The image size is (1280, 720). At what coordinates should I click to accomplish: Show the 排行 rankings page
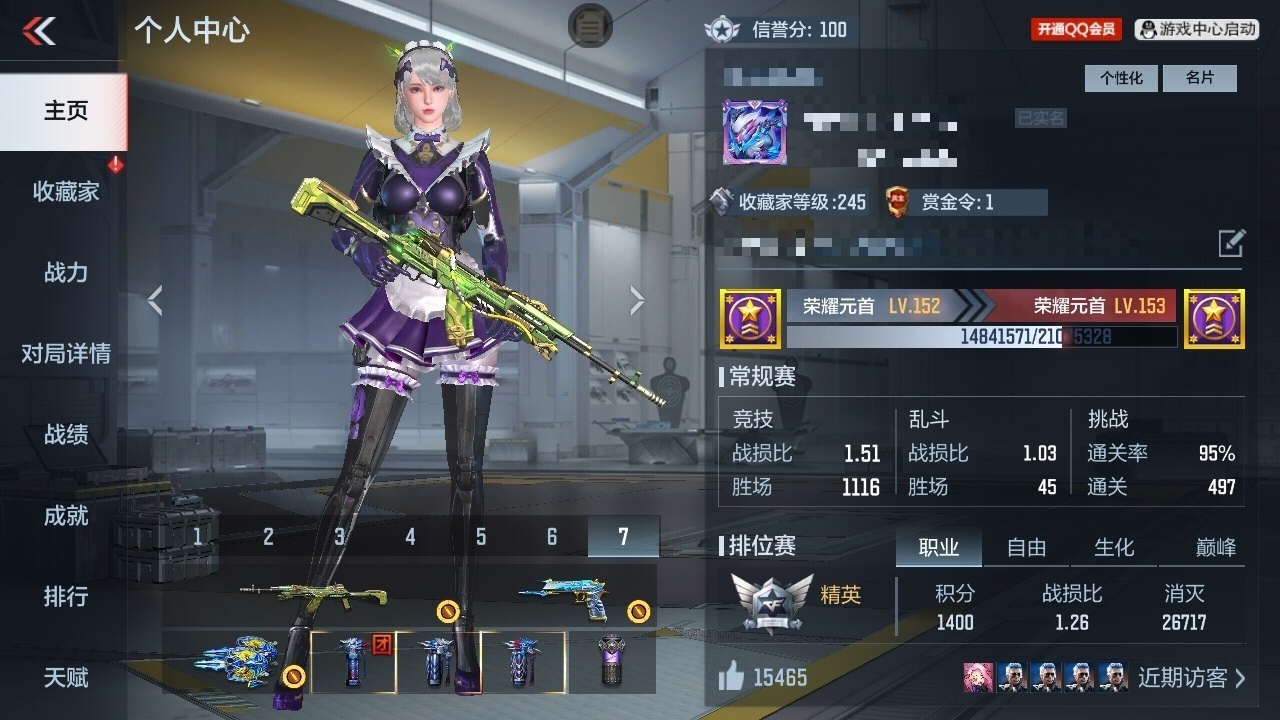(65, 597)
